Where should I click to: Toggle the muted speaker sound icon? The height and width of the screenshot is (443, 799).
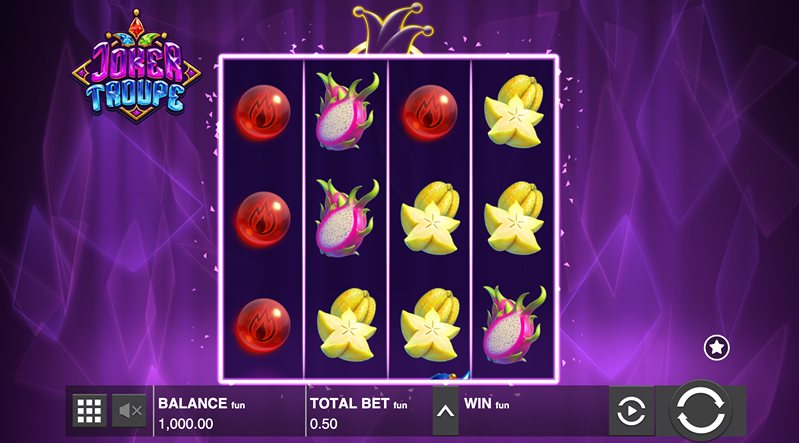130,410
